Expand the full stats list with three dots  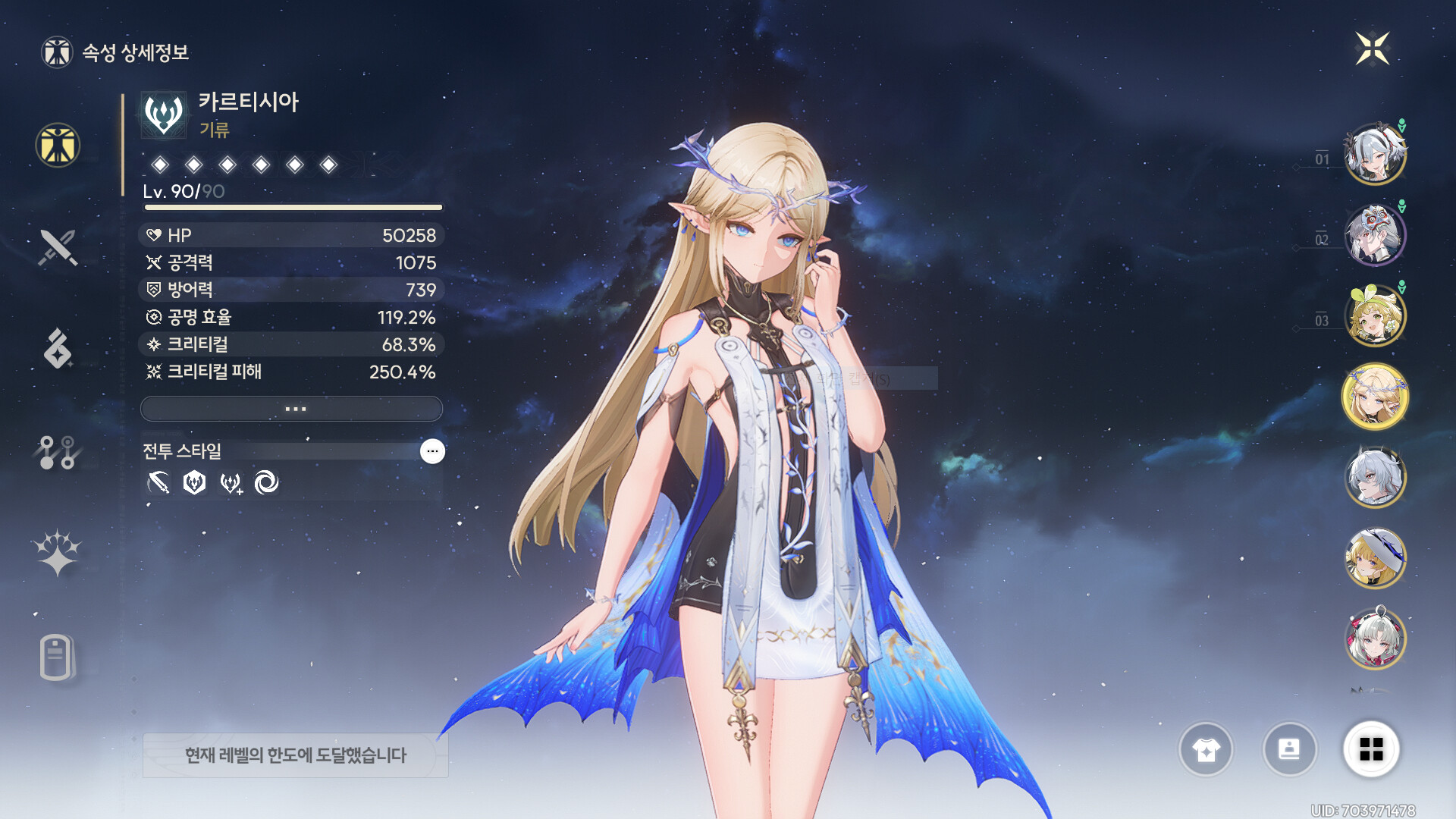pyautogui.click(x=292, y=409)
